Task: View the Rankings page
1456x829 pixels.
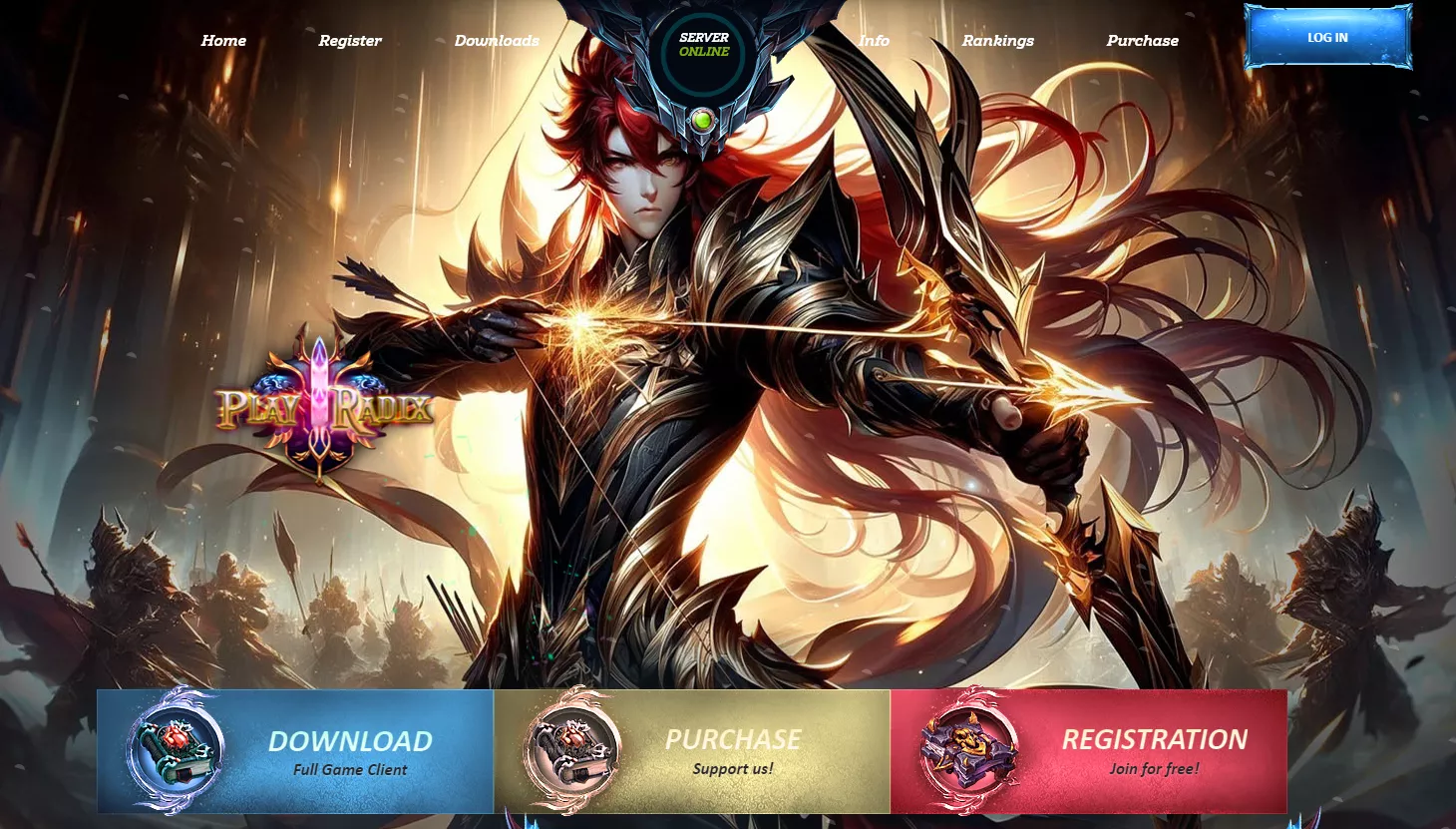Action: pos(997,41)
